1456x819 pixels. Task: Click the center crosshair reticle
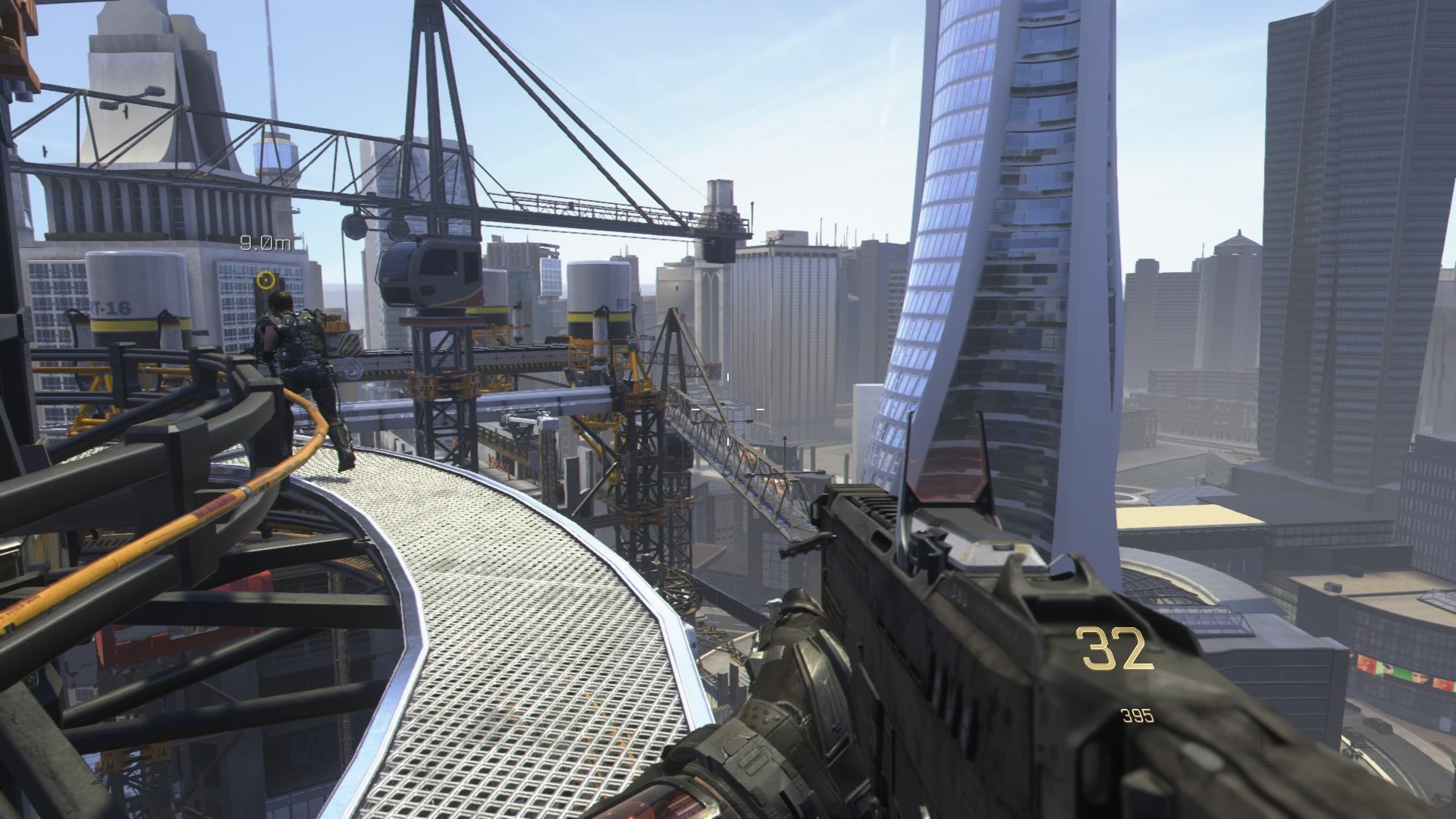click(728, 409)
